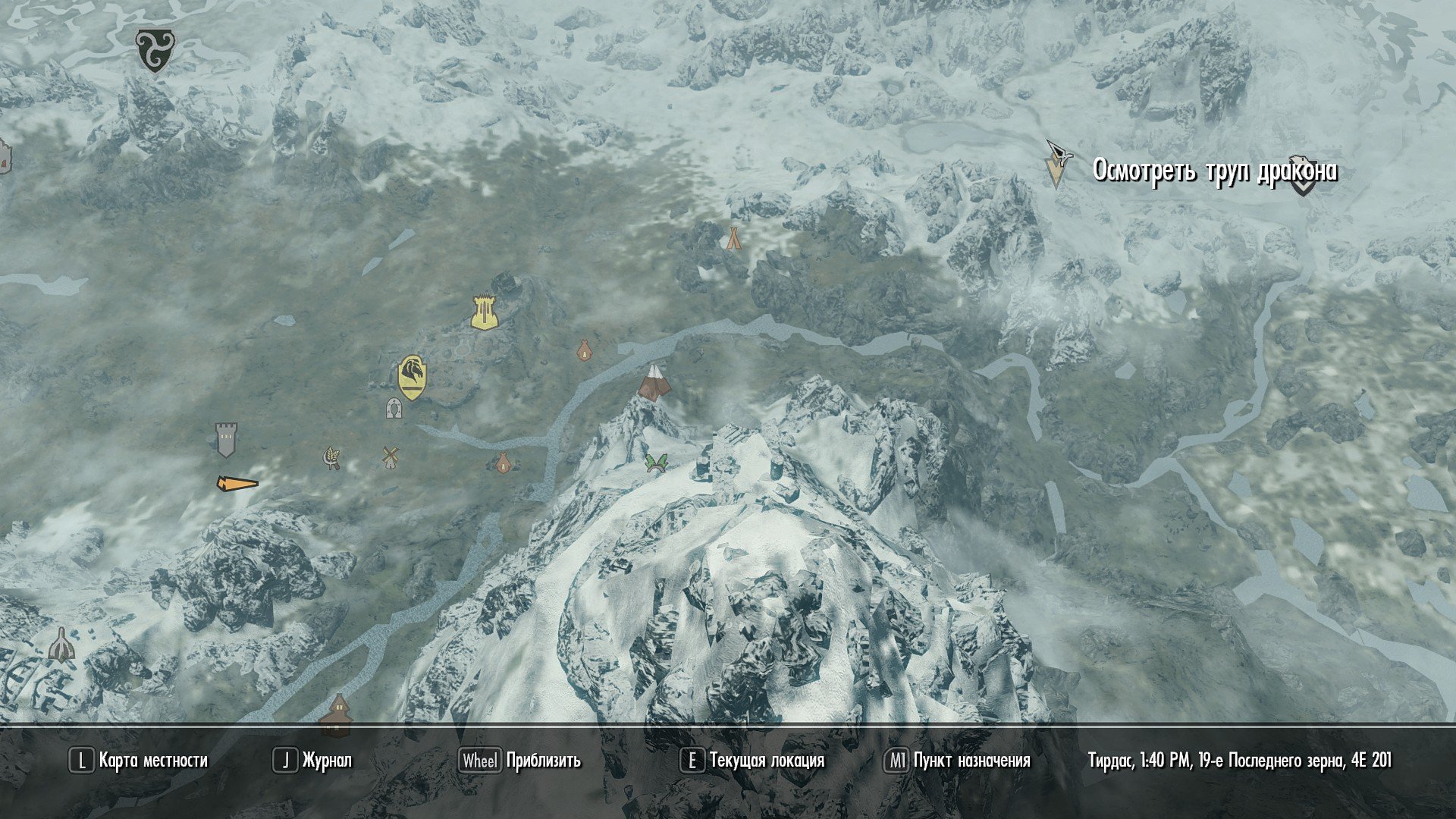Select the quest arrow for Осмотреть труп дракона
Screen dimensions: 1456x819
[x=1055, y=165]
